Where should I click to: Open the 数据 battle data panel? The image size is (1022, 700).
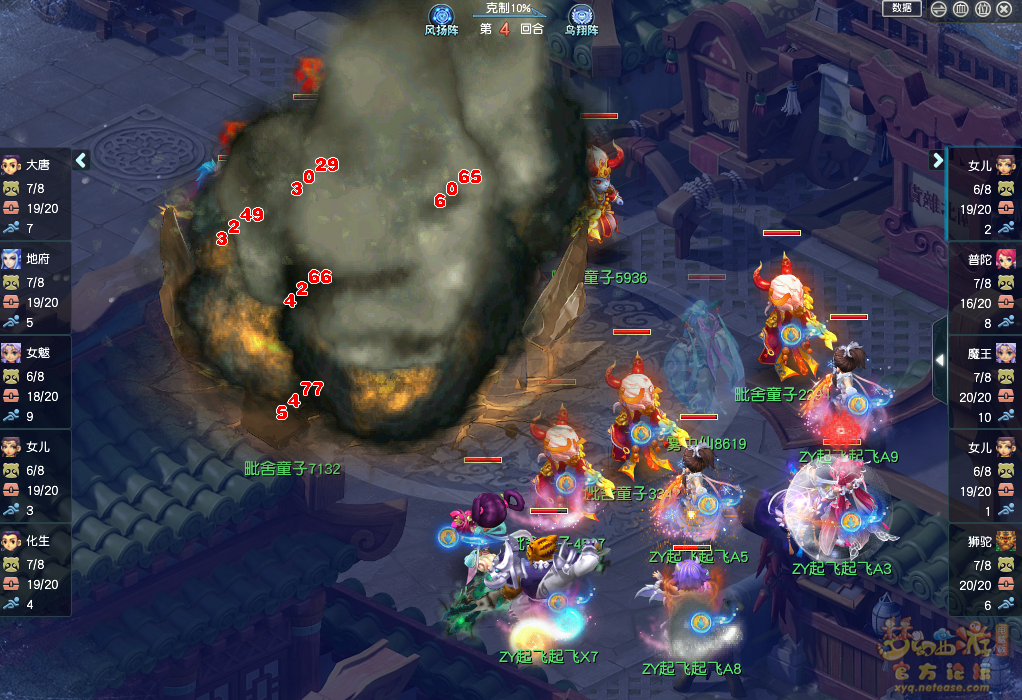click(901, 8)
